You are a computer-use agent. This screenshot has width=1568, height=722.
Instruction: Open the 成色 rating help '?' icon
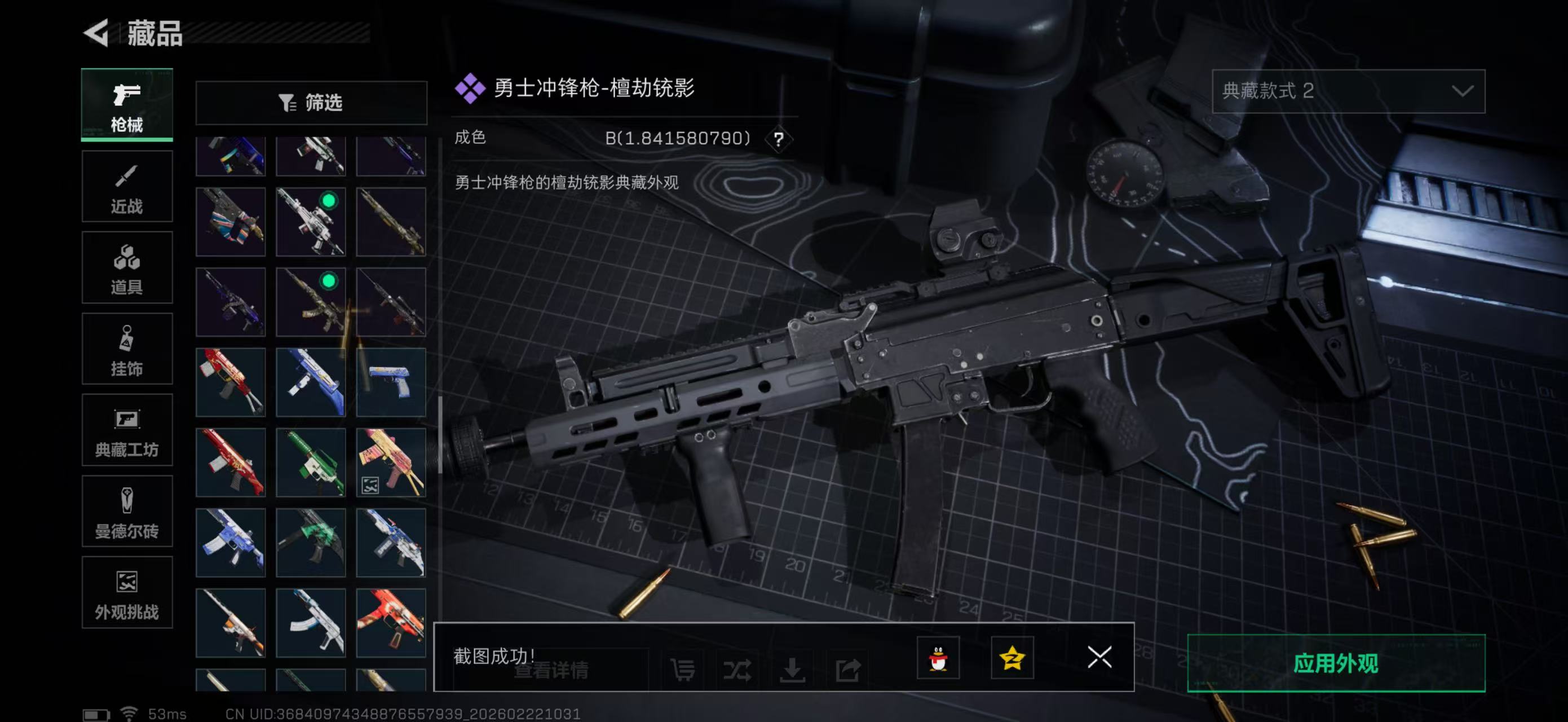coord(780,139)
